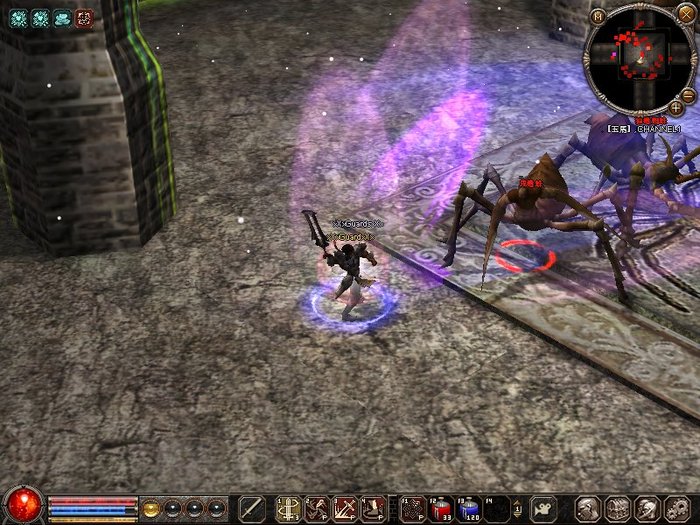Screen dimensions: 700x525
Task: Select the red health potion slot
Action: [x=441, y=508]
